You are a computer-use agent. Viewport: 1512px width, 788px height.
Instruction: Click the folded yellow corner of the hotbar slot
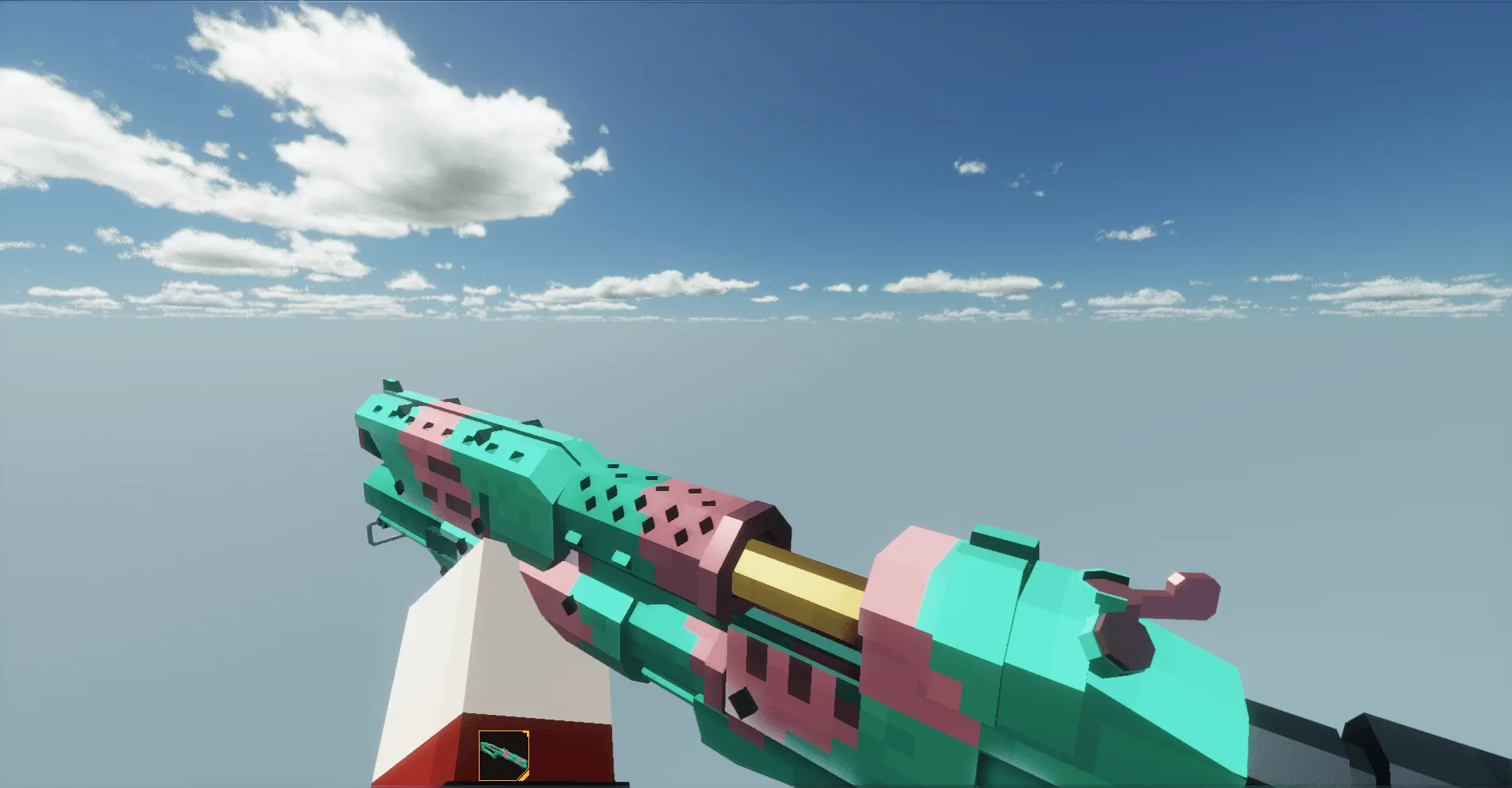[524, 775]
